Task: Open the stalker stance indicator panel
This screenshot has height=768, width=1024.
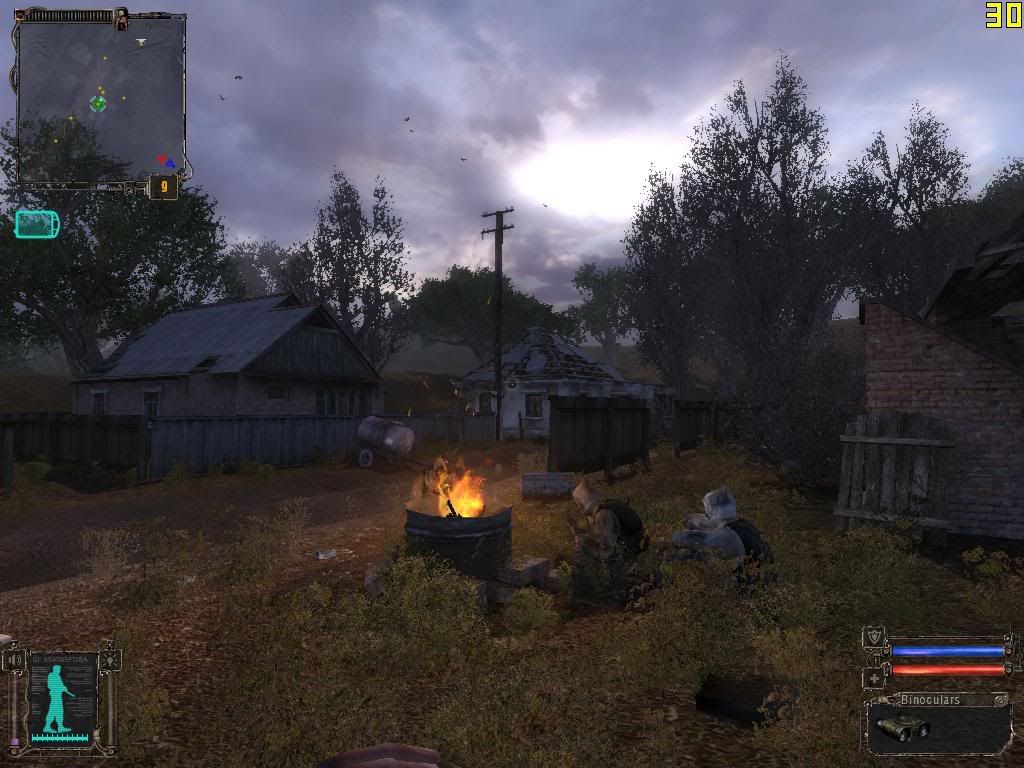Action: tap(62, 698)
